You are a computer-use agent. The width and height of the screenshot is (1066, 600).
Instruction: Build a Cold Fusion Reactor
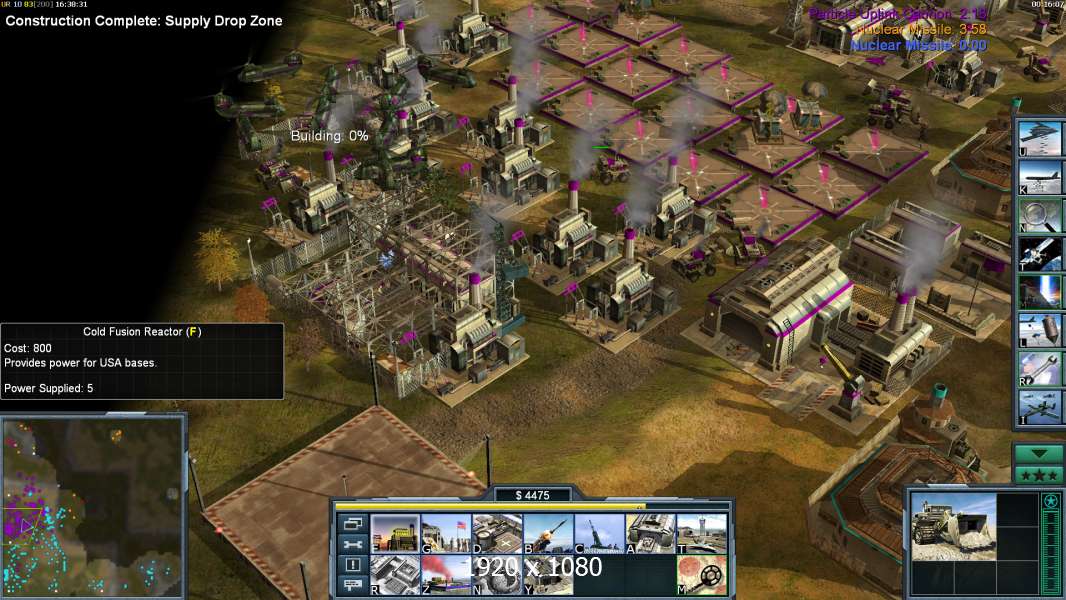(x=395, y=534)
